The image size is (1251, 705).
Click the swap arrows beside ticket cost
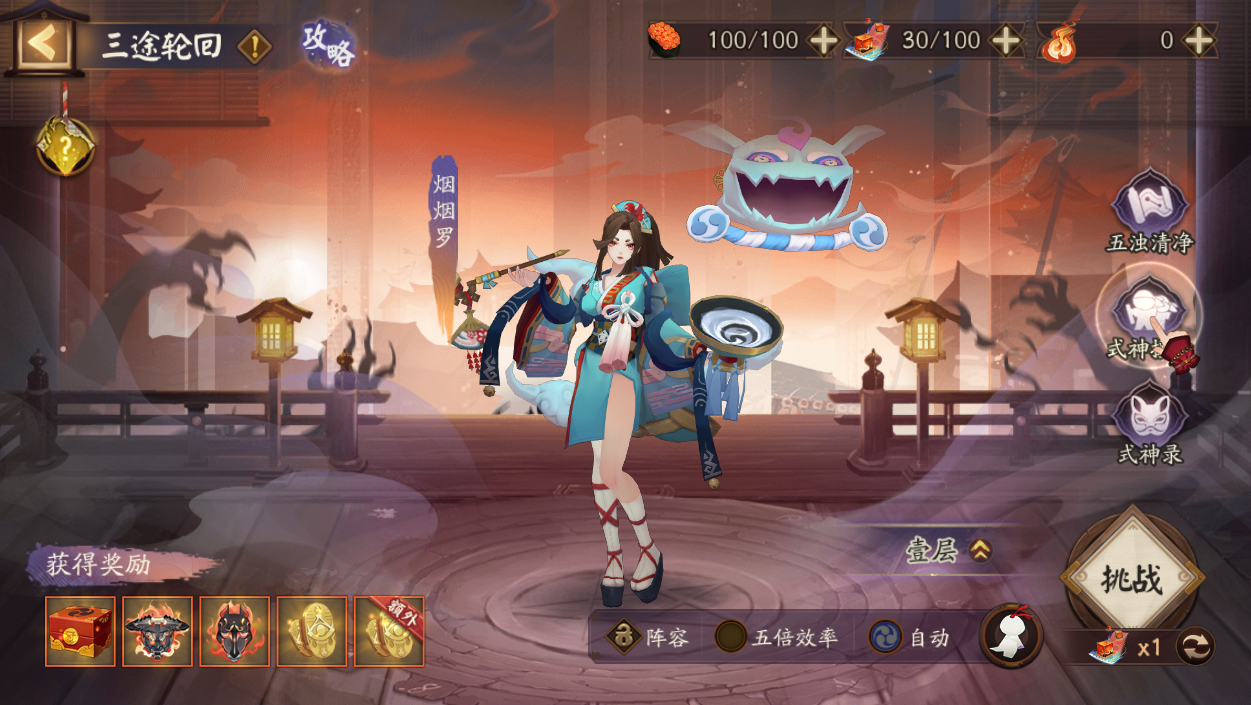coord(1195,646)
